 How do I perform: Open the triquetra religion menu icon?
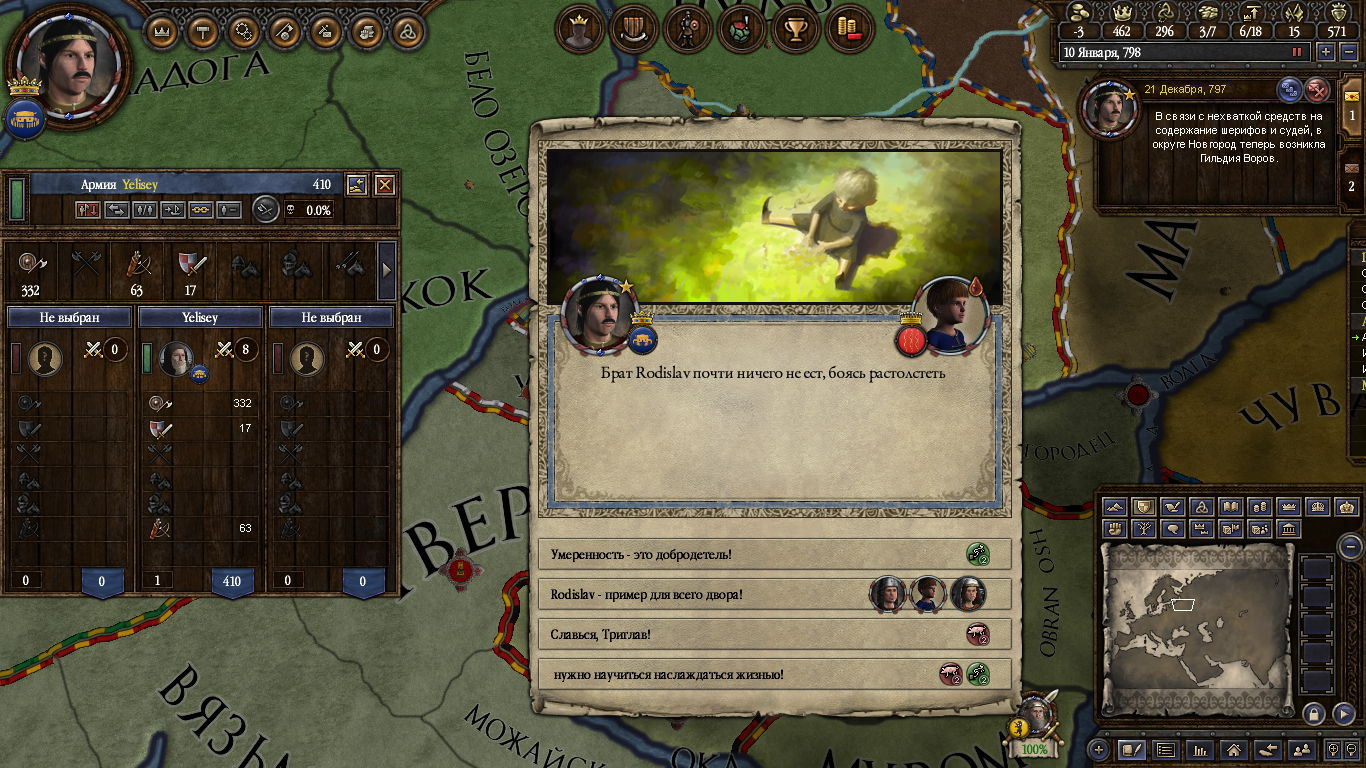(407, 31)
